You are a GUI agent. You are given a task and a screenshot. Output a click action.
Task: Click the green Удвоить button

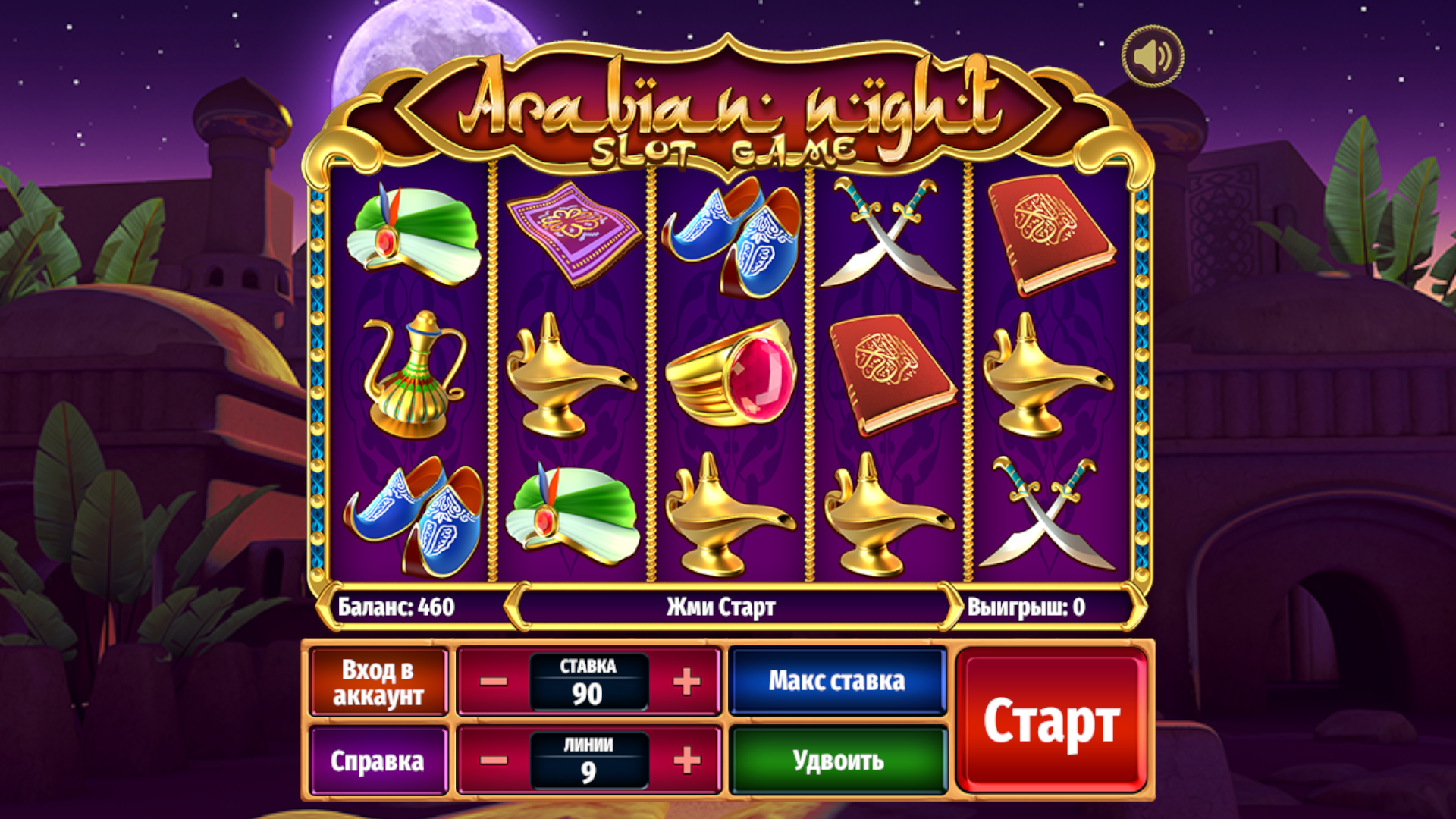[x=837, y=758]
